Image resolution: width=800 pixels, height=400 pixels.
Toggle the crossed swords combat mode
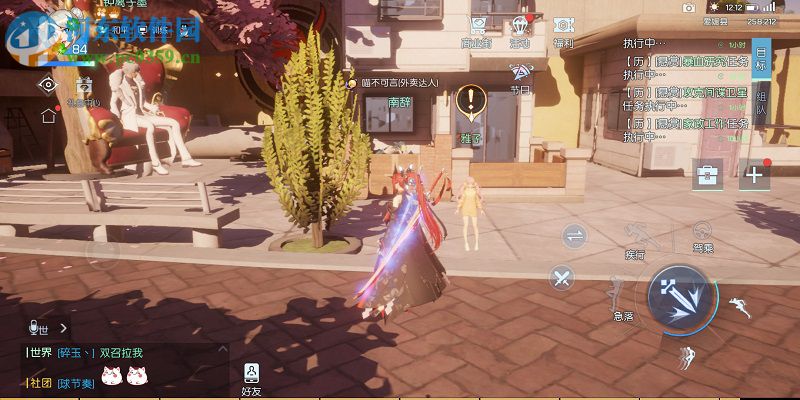tap(563, 277)
